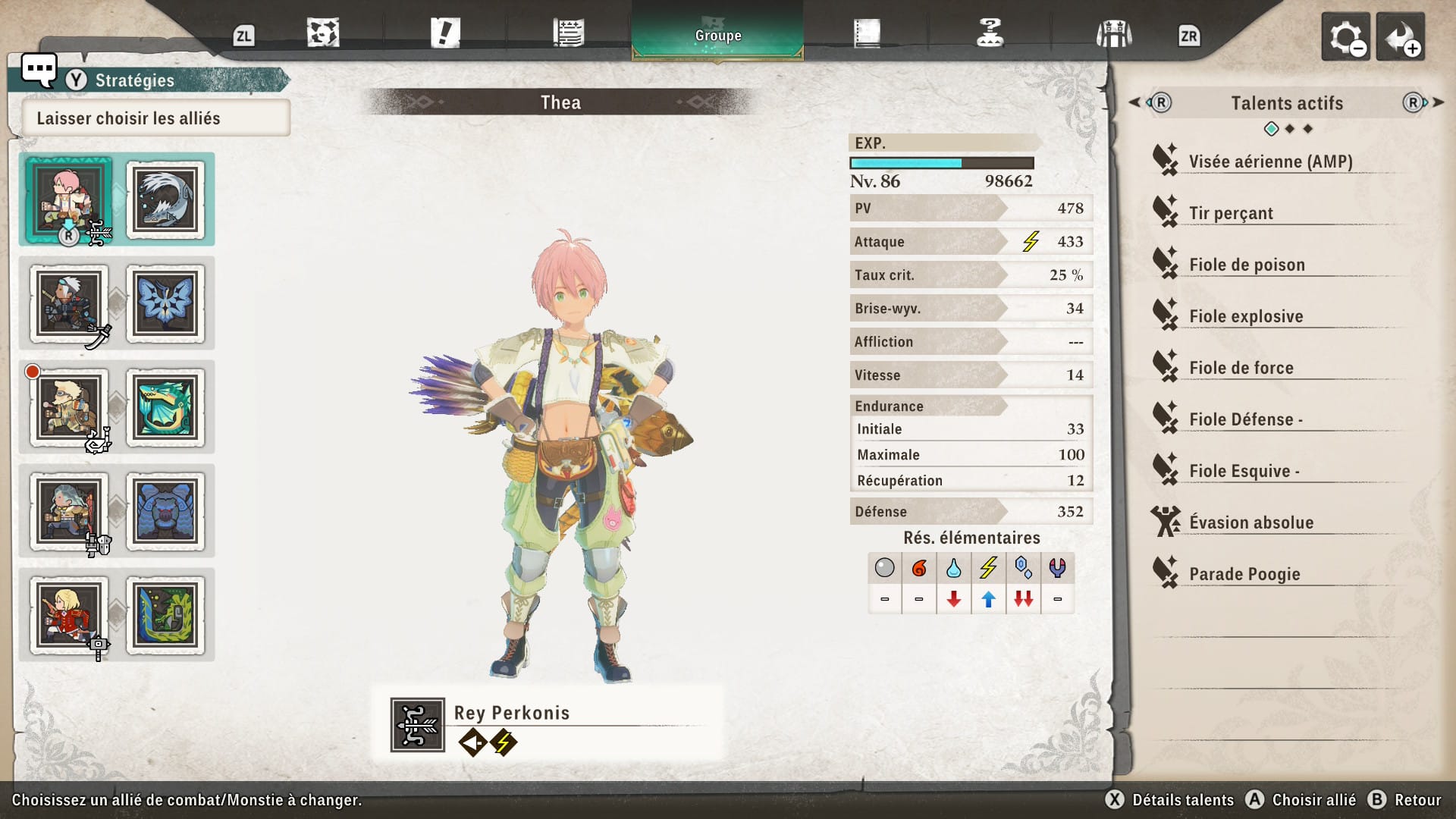This screenshot has width=1456, height=819.
Task: Pick the blue butterfly Monstie portrait
Action: click(165, 303)
